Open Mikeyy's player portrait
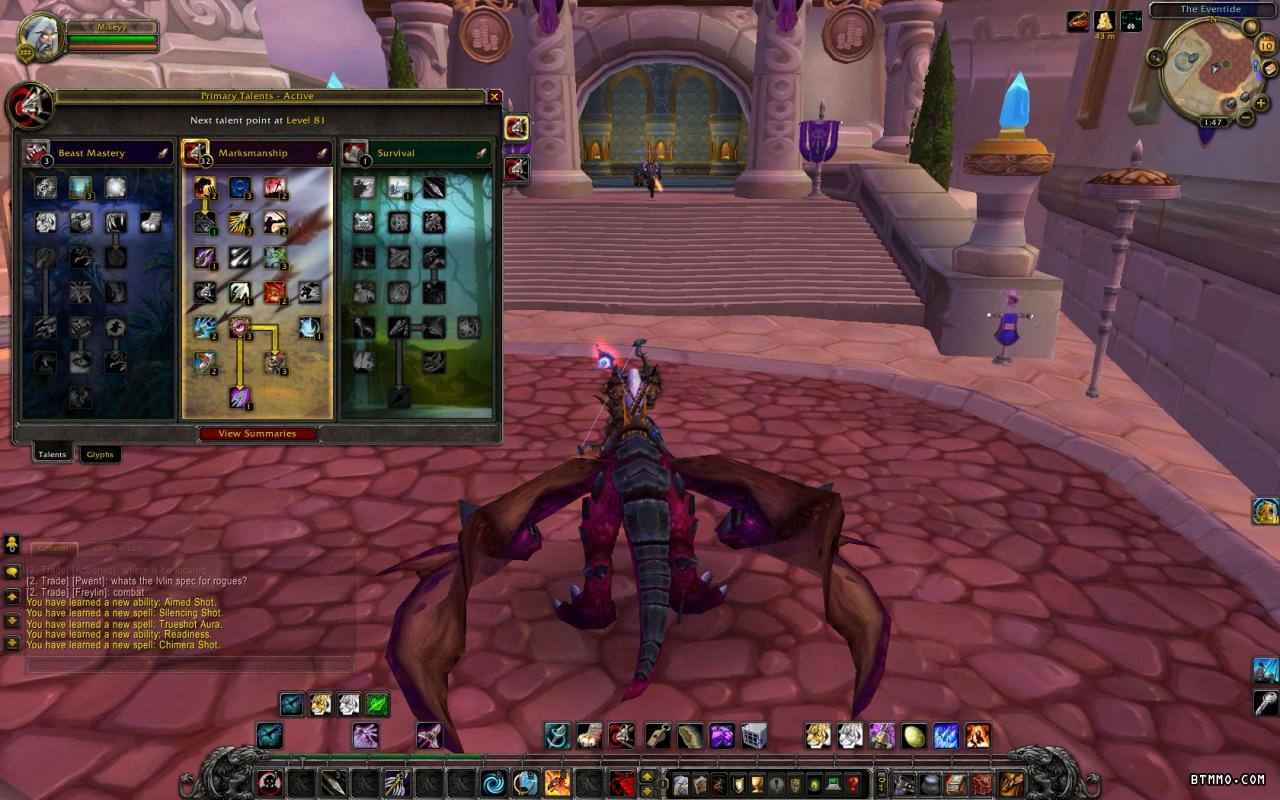 pyautogui.click(x=42, y=38)
